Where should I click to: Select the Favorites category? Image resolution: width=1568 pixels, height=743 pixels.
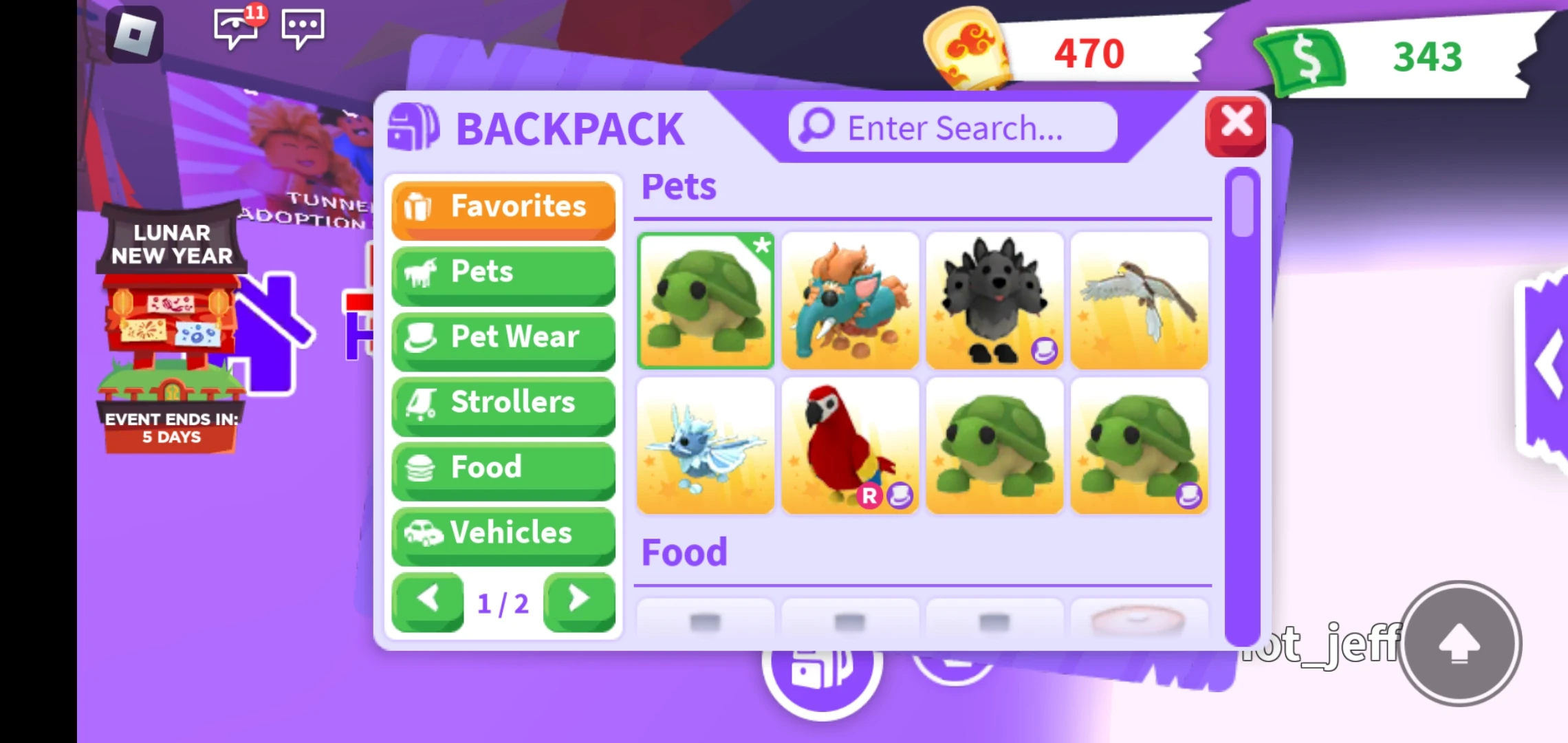tap(503, 206)
